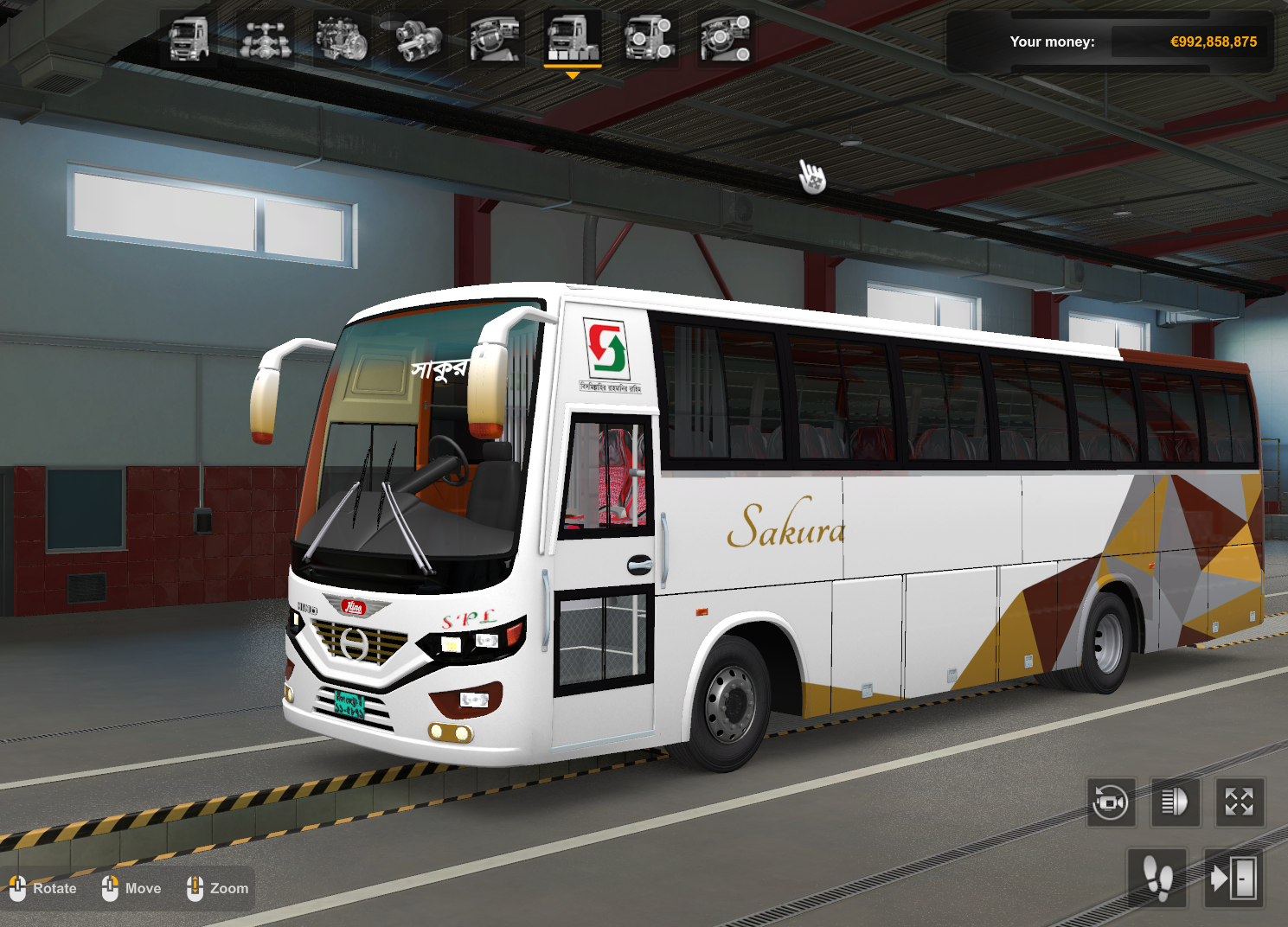
Task: Toggle the vehicle headlights
Action: (x=1175, y=802)
